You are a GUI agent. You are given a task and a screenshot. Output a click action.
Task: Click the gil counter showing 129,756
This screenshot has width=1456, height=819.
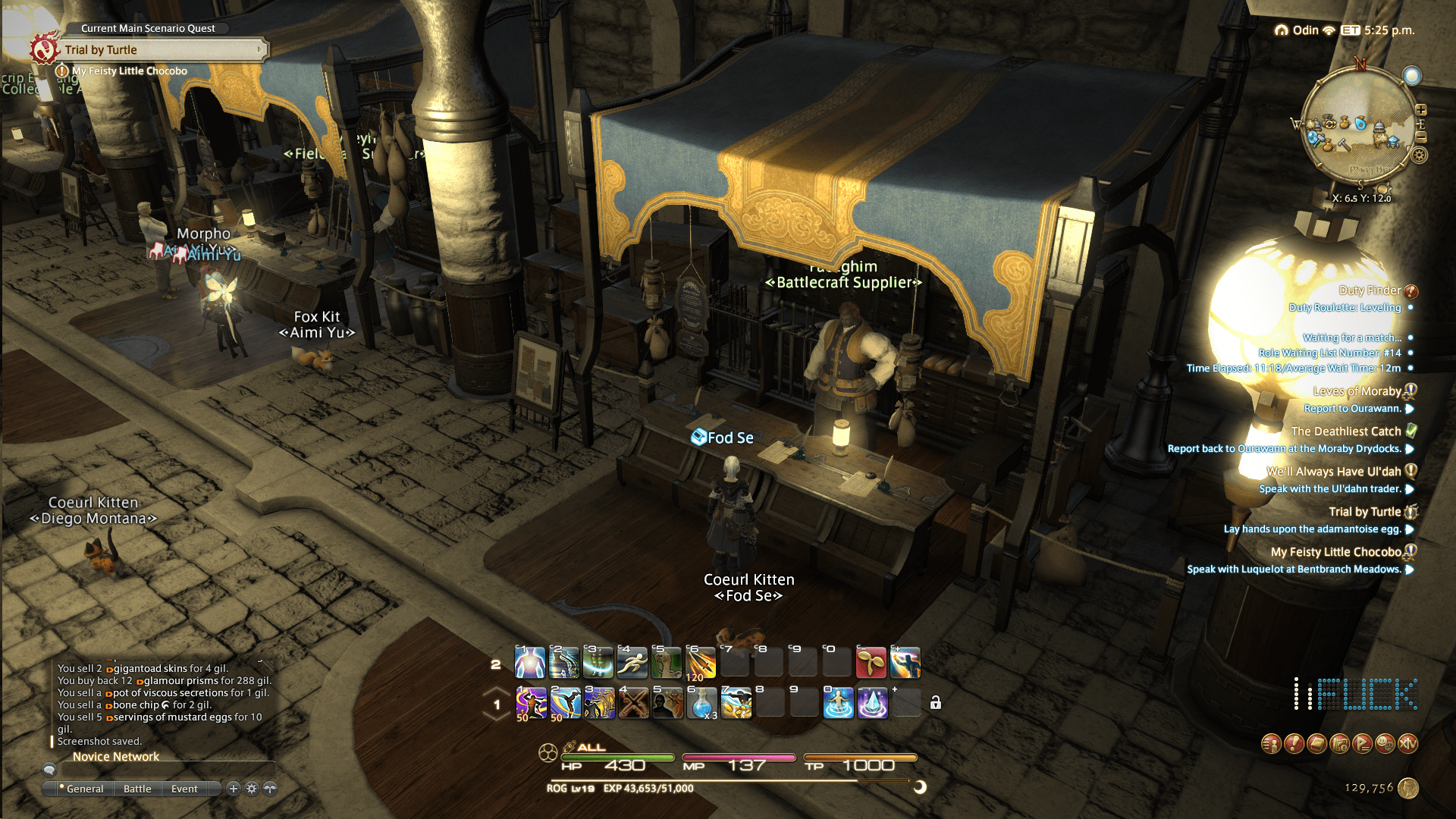(x=1370, y=789)
